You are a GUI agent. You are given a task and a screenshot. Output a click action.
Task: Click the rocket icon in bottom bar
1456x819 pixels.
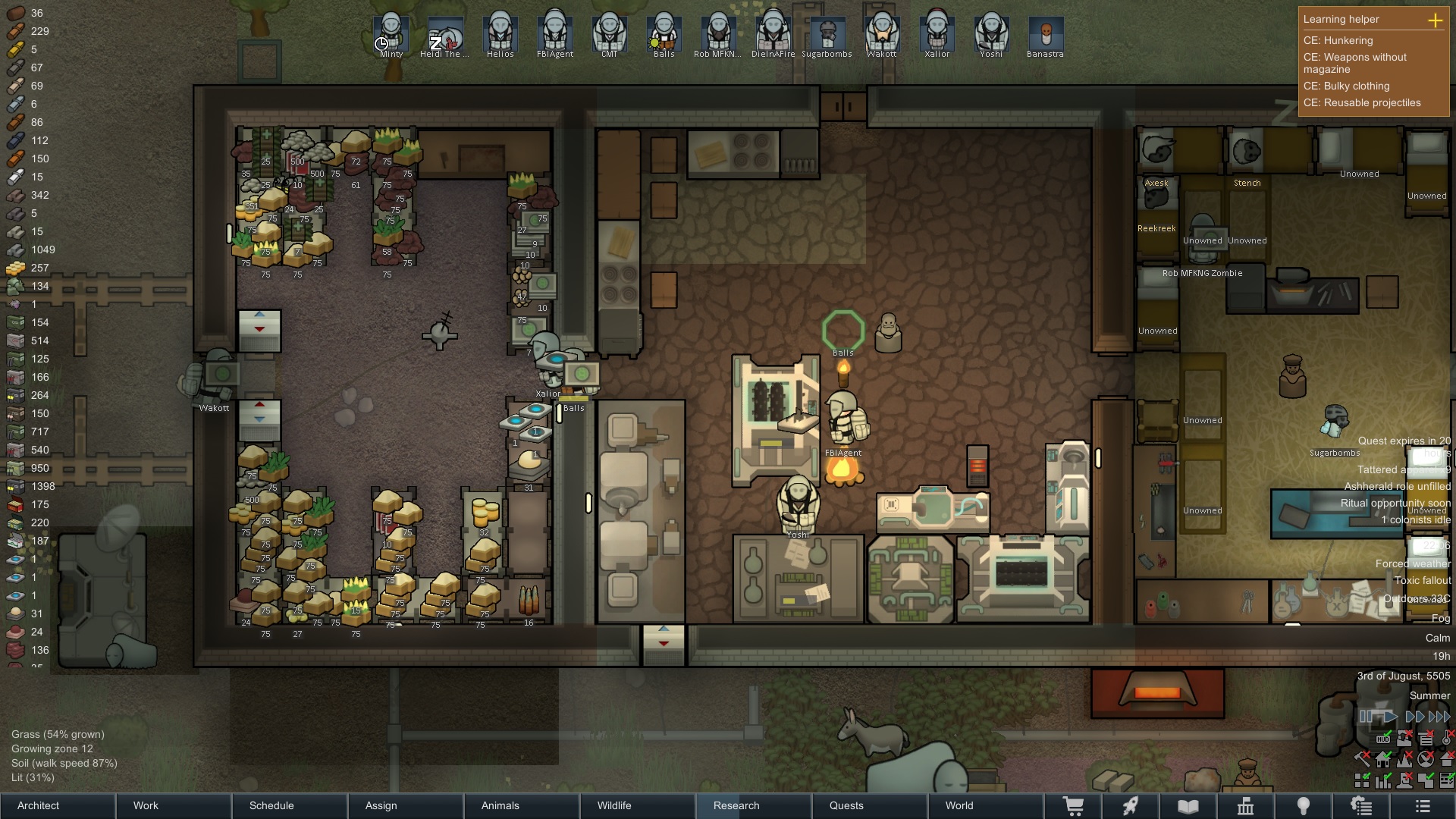tap(1131, 806)
